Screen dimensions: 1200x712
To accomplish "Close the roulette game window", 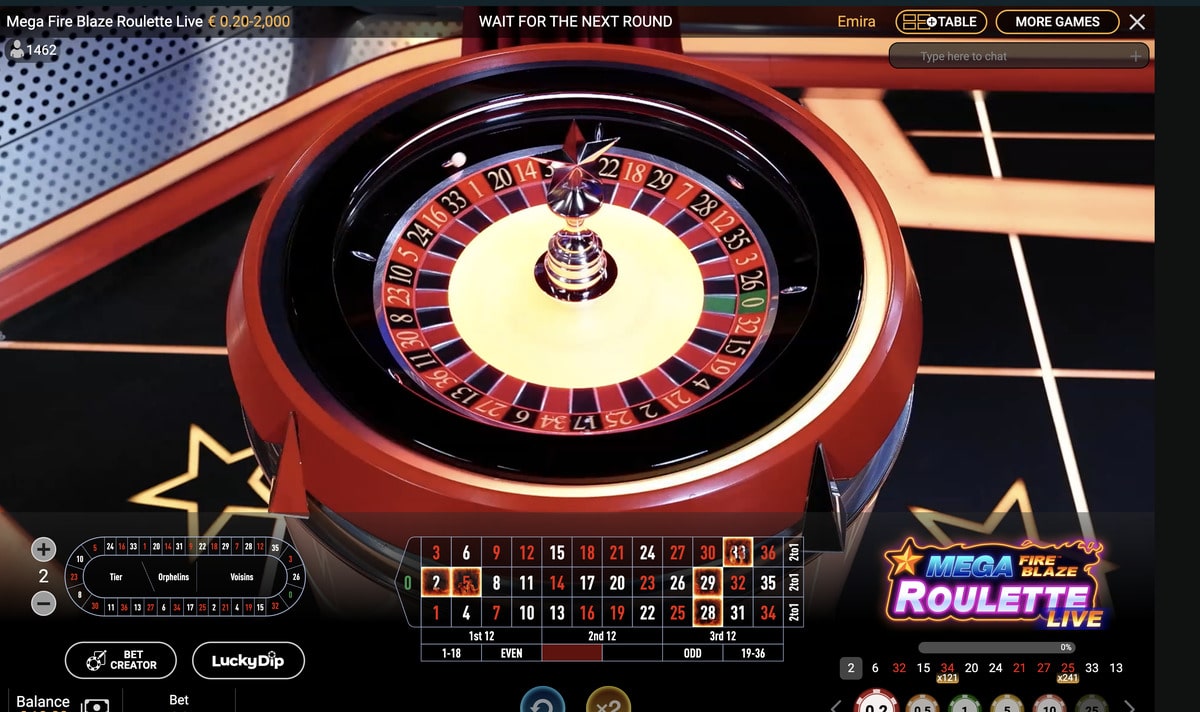I will point(1137,22).
